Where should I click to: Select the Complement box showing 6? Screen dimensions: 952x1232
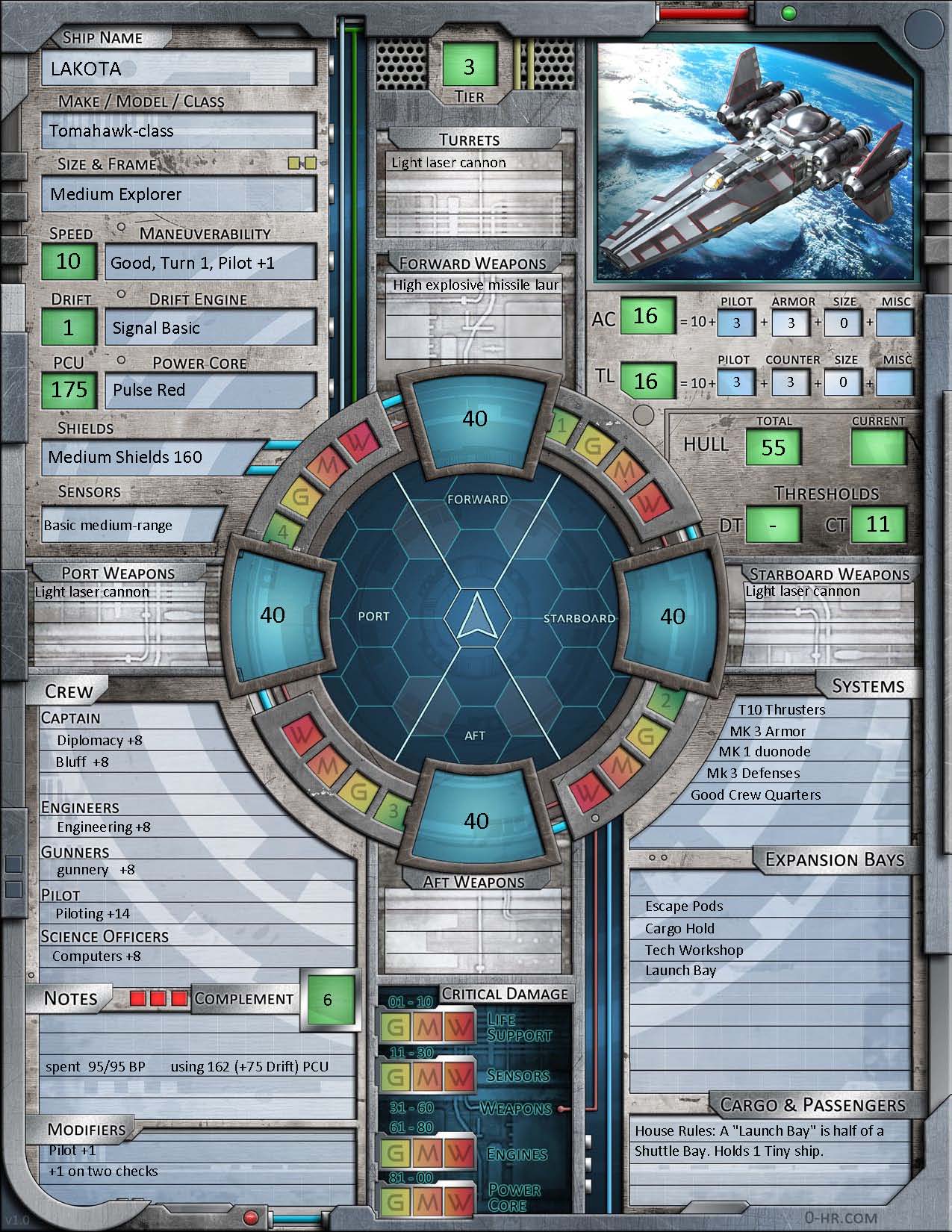tap(327, 999)
